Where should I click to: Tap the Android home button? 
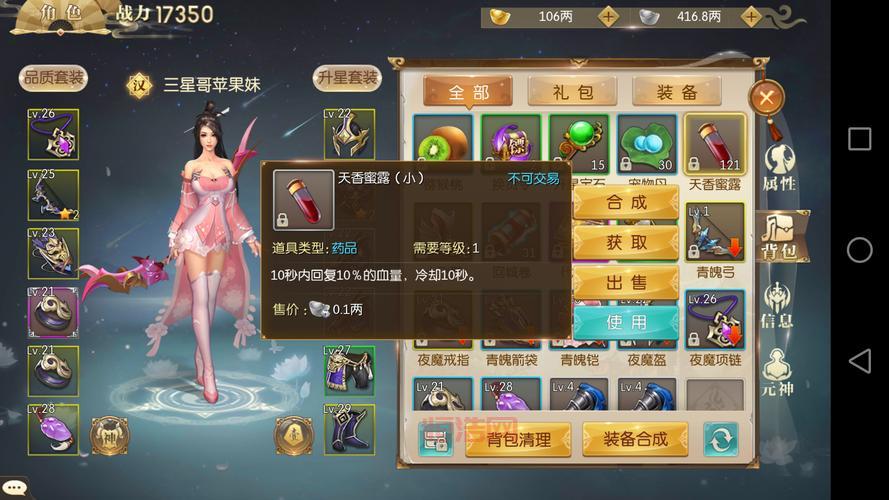tap(859, 250)
